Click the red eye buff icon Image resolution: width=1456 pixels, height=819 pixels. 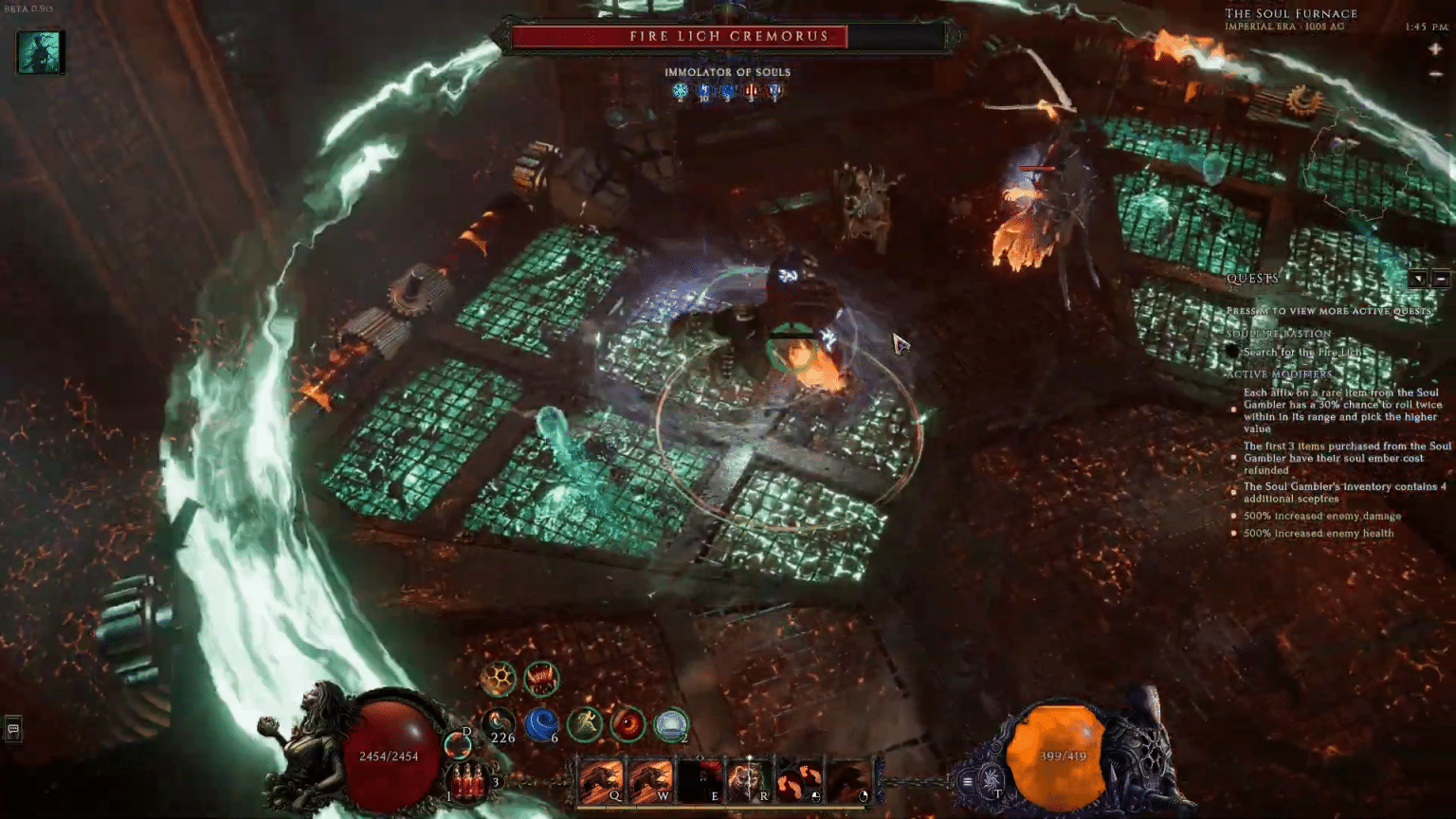[626, 723]
